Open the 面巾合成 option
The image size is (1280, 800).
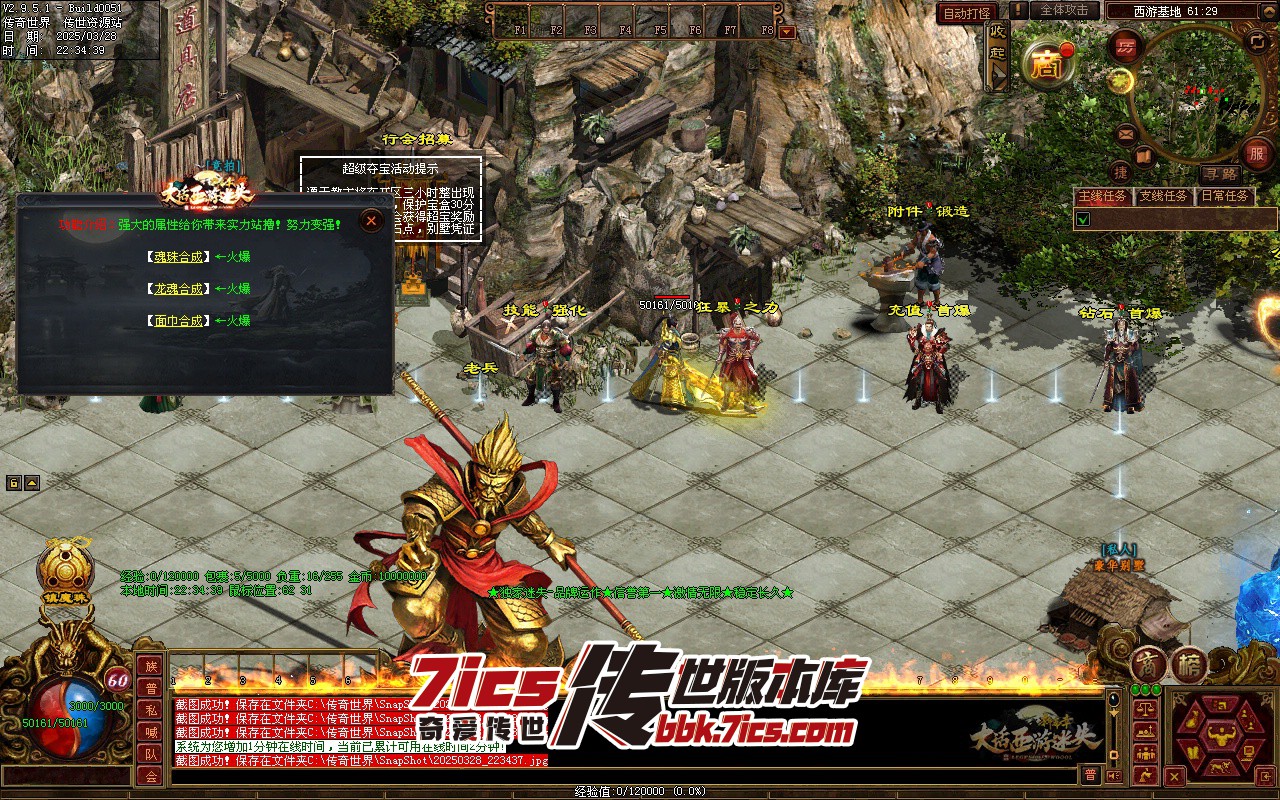pyautogui.click(x=178, y=321)
